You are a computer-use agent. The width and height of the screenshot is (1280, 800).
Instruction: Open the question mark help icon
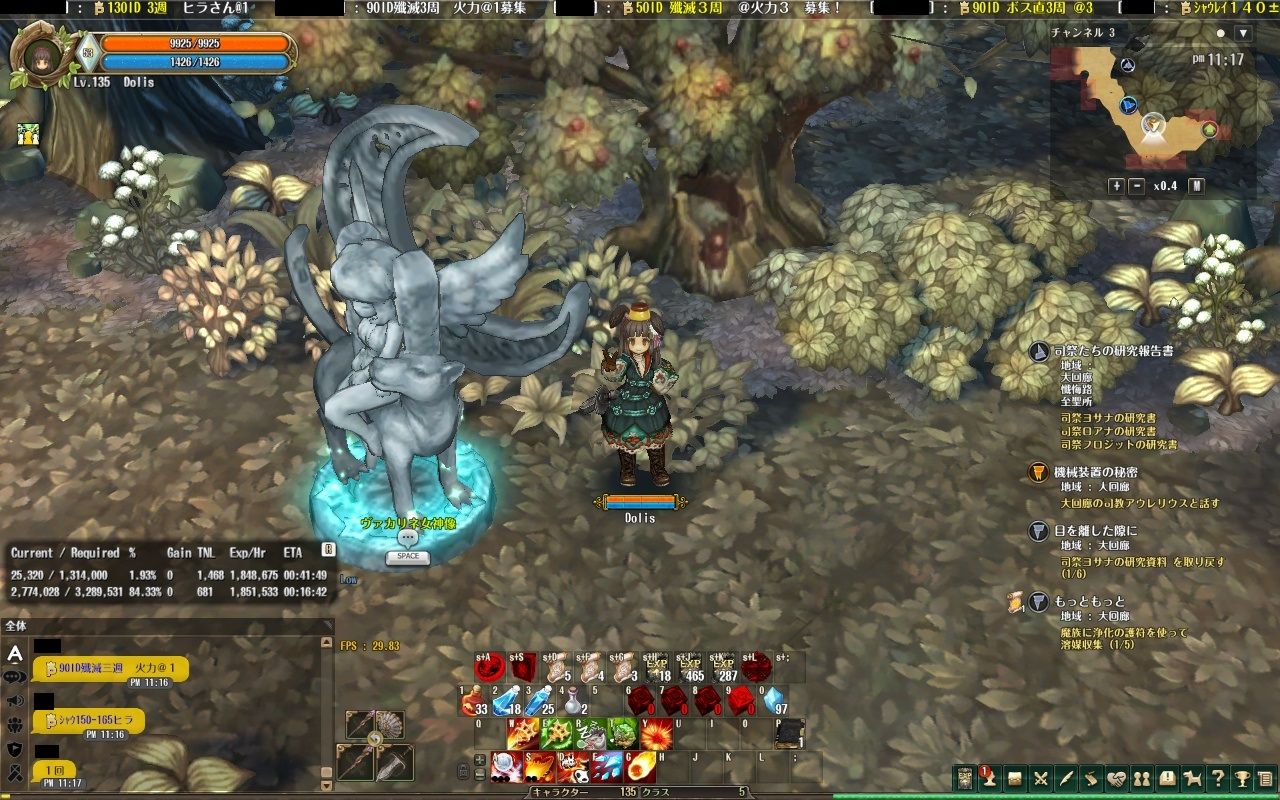pyautogui.click(x=1219, y=779)
